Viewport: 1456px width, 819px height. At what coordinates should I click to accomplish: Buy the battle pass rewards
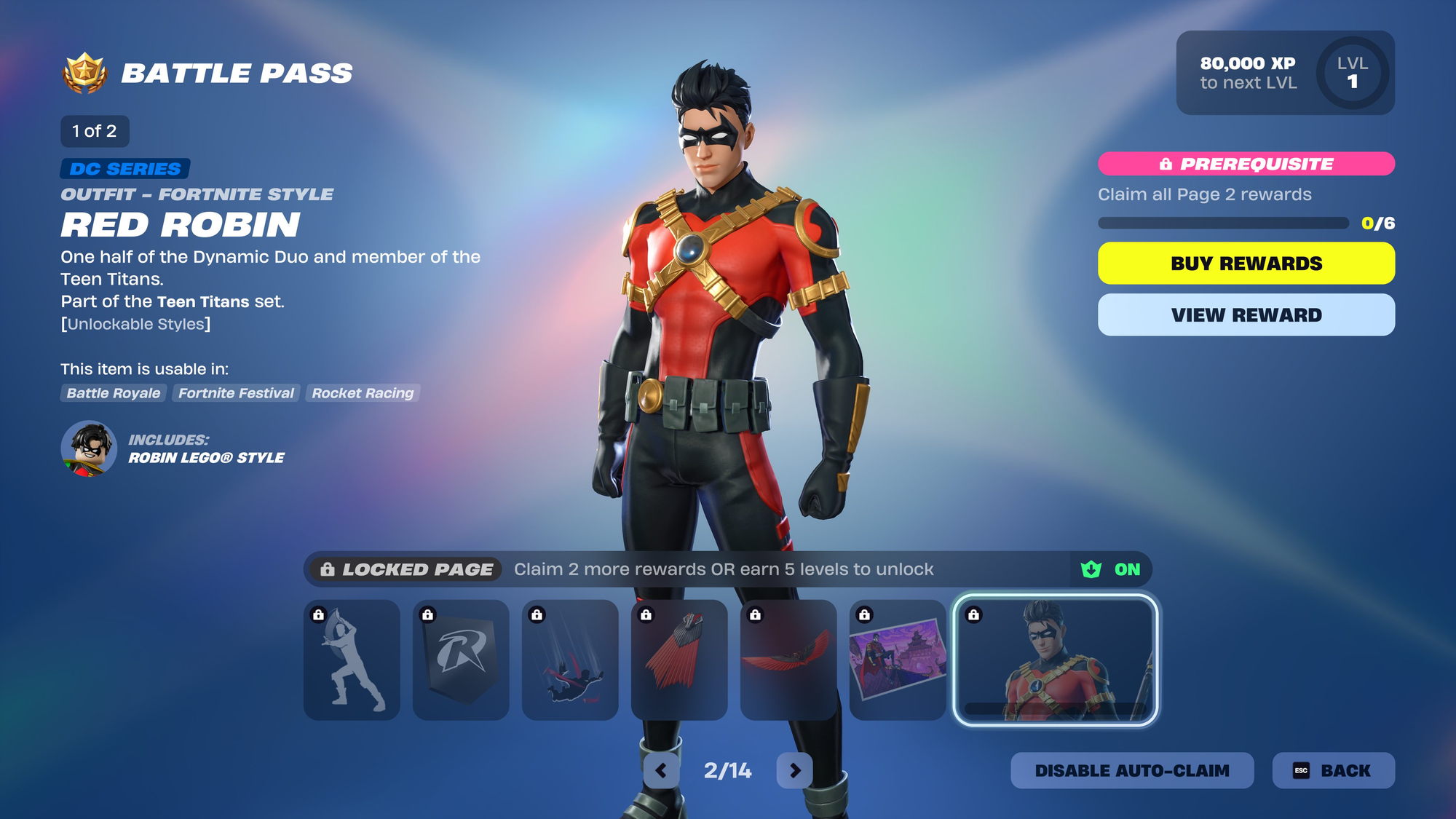pyautogui.click(x=1246, y=264)
